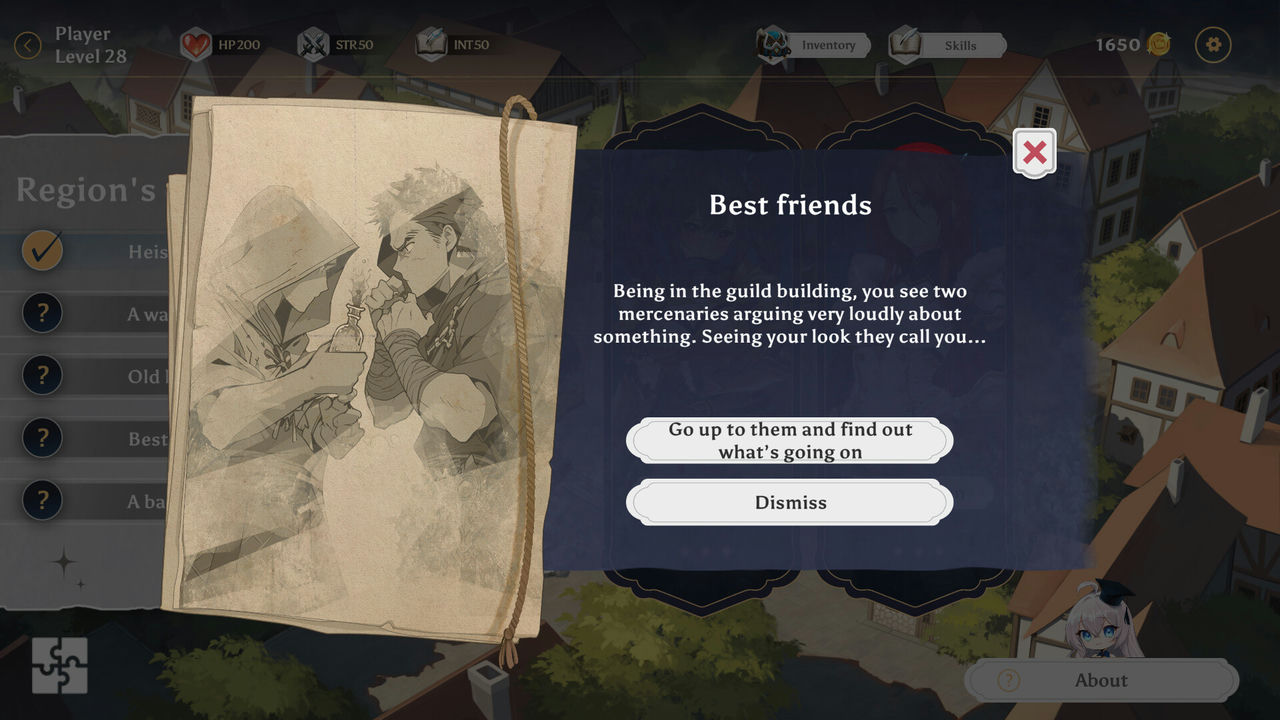
Task: Choose "Go up to them and find out"
Action: (790, 440)
